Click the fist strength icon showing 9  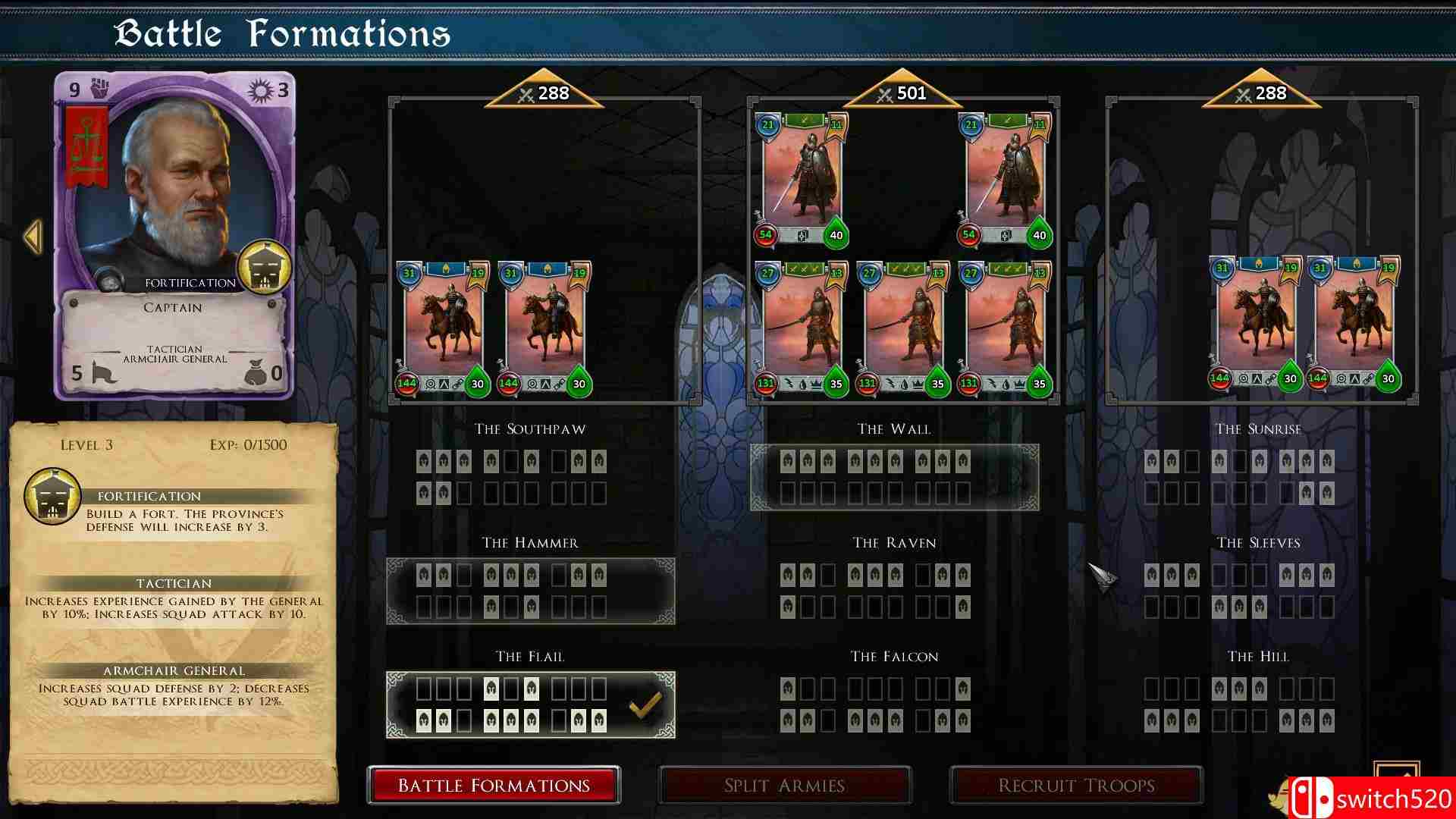99,89
